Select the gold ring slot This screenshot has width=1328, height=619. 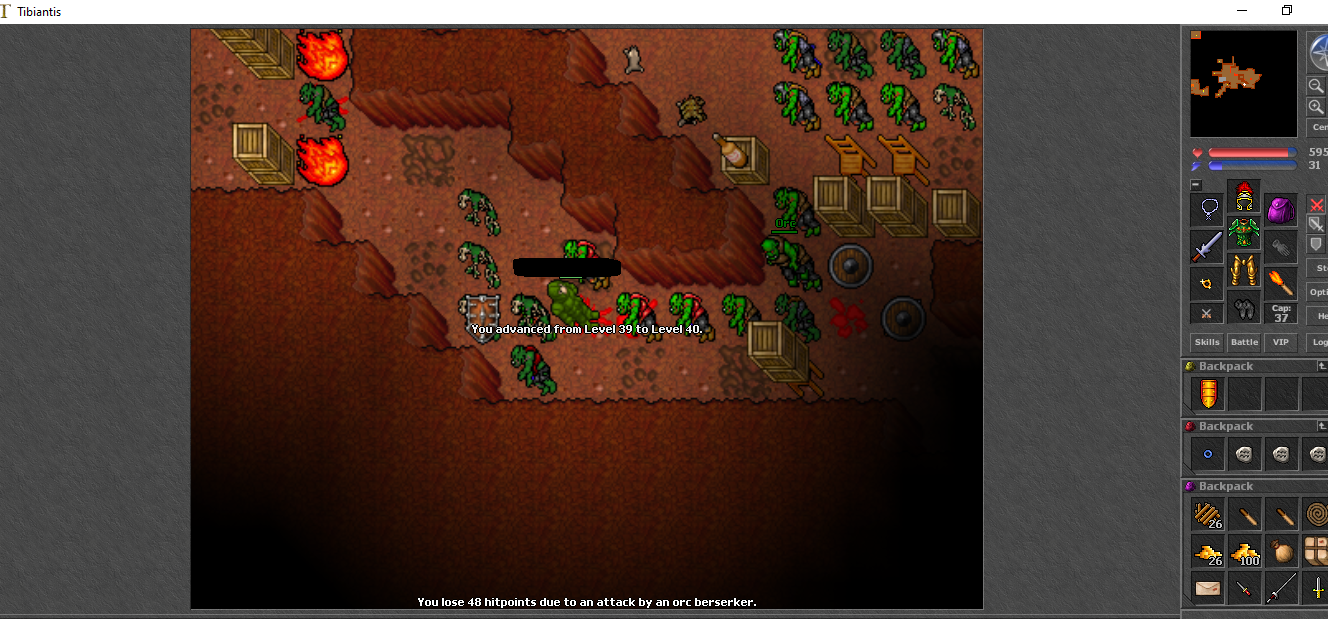[1208, 284]
